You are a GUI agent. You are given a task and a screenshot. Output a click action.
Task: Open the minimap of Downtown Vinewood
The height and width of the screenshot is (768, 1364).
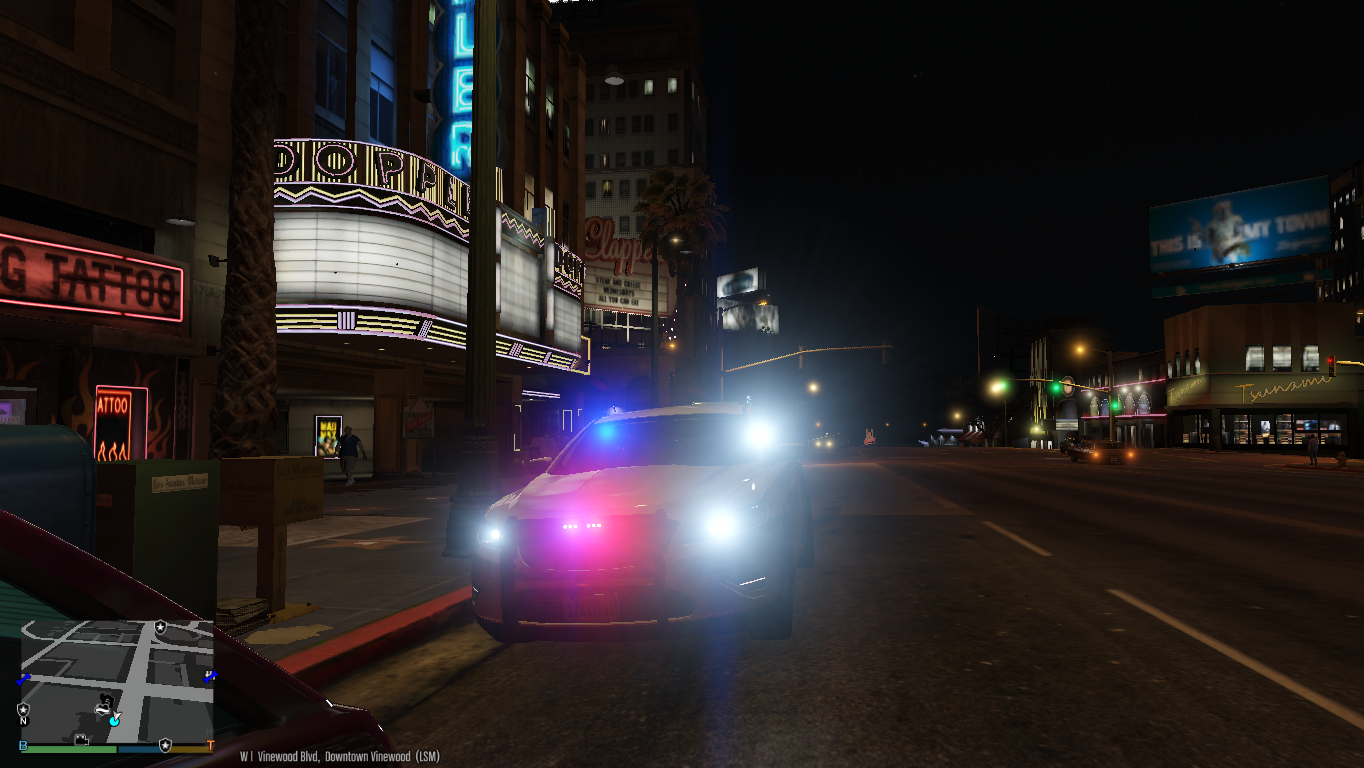pos(118,680)
